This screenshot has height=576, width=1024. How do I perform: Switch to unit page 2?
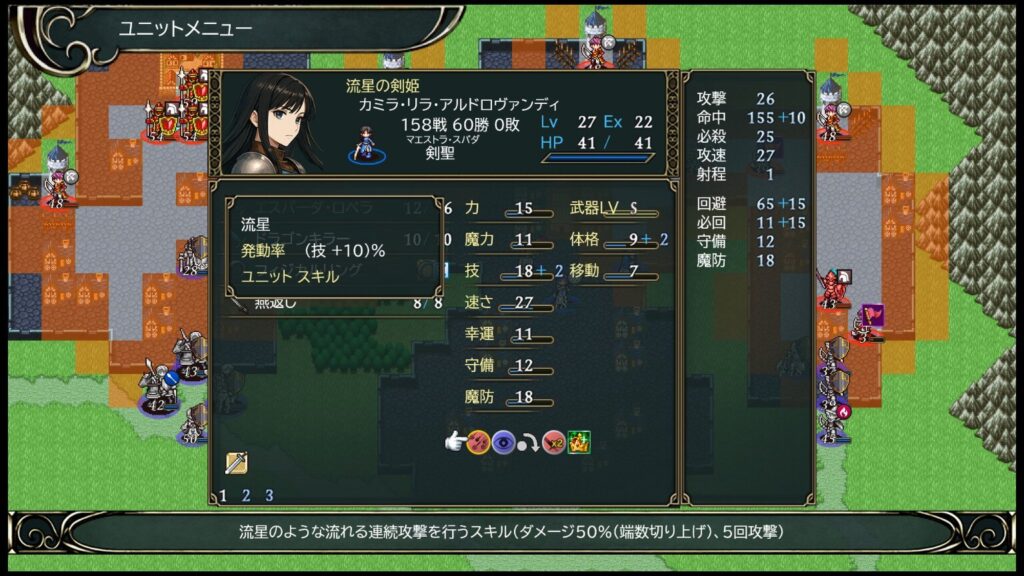coord(246,495)
